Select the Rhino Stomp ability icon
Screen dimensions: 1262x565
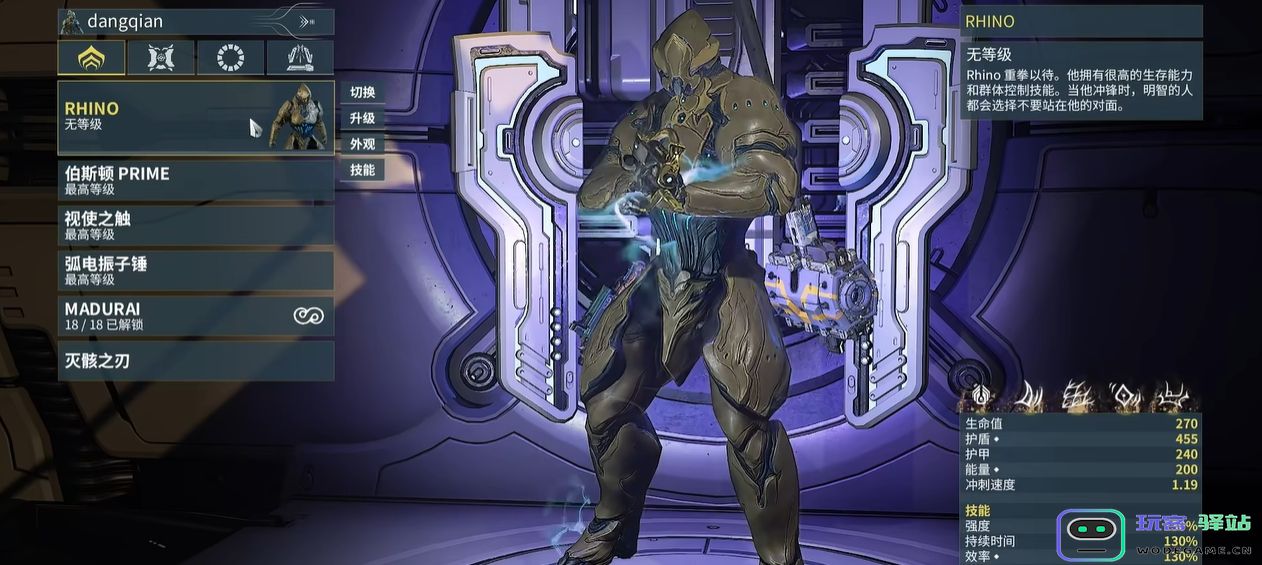point(1171,397)
